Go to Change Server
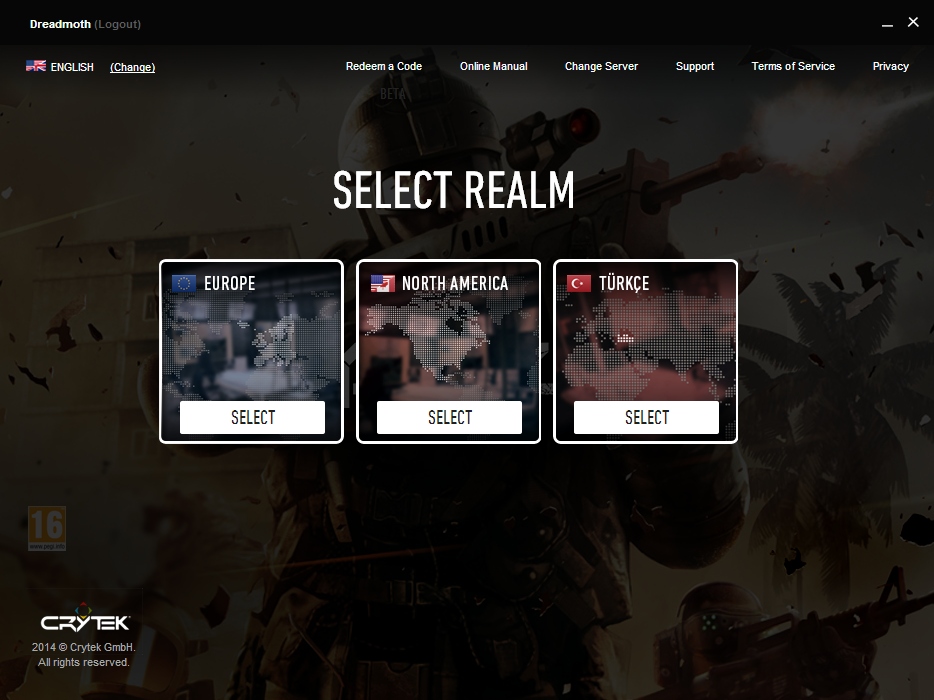Viewport: 934px width, 700px height. pos(601,66)
